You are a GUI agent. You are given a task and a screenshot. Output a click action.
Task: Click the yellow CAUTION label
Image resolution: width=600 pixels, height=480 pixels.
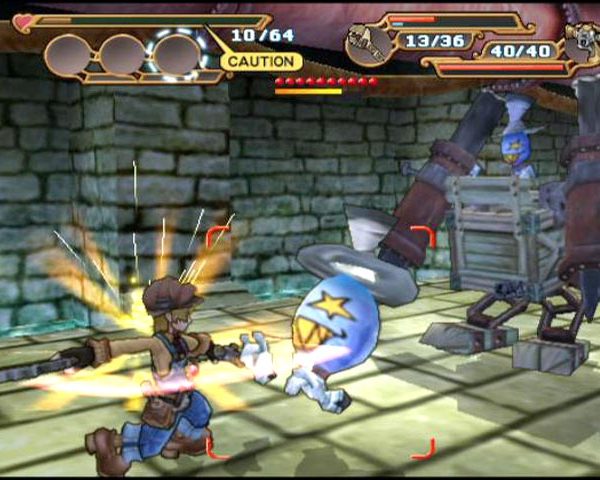click(260, 62)
